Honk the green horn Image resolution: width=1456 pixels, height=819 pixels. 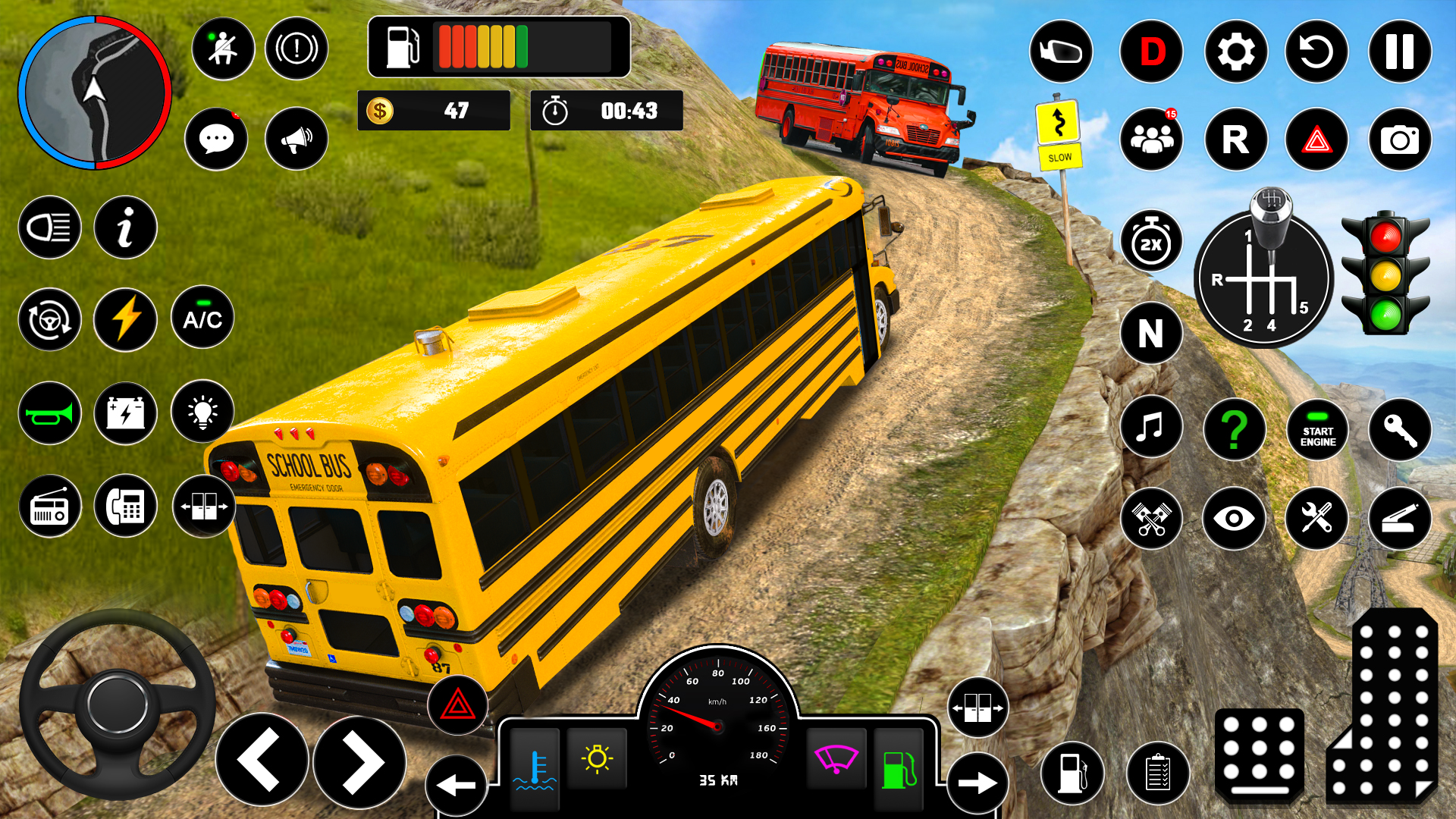(x=49, y=413)
